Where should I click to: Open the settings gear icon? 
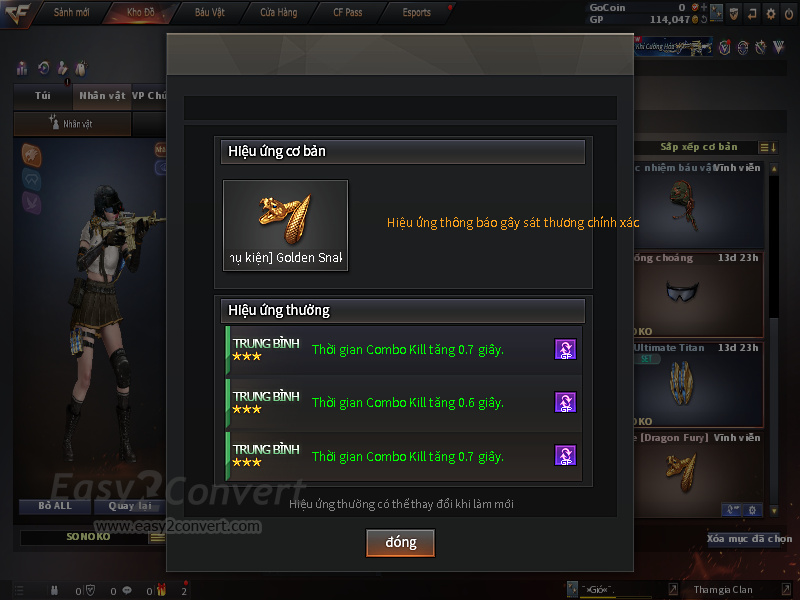pos(770,14)
